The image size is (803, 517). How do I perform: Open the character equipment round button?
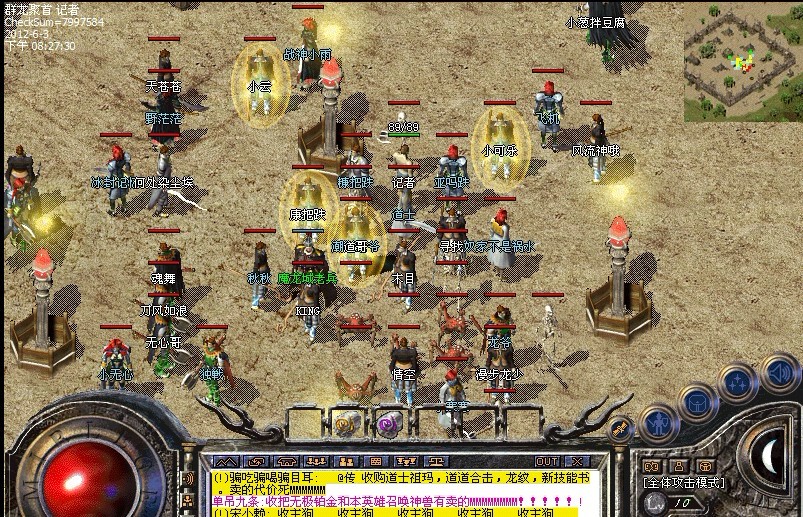click(659, 423)
